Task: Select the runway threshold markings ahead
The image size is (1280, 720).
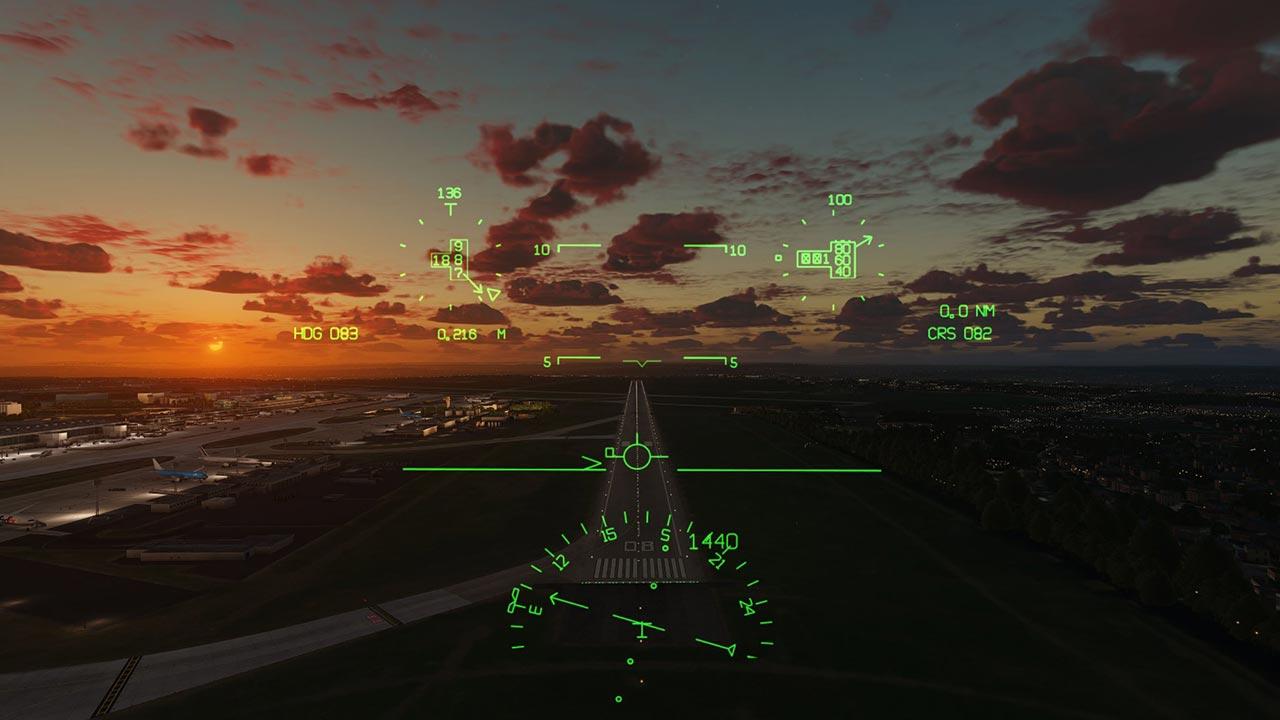Action: 639,568
